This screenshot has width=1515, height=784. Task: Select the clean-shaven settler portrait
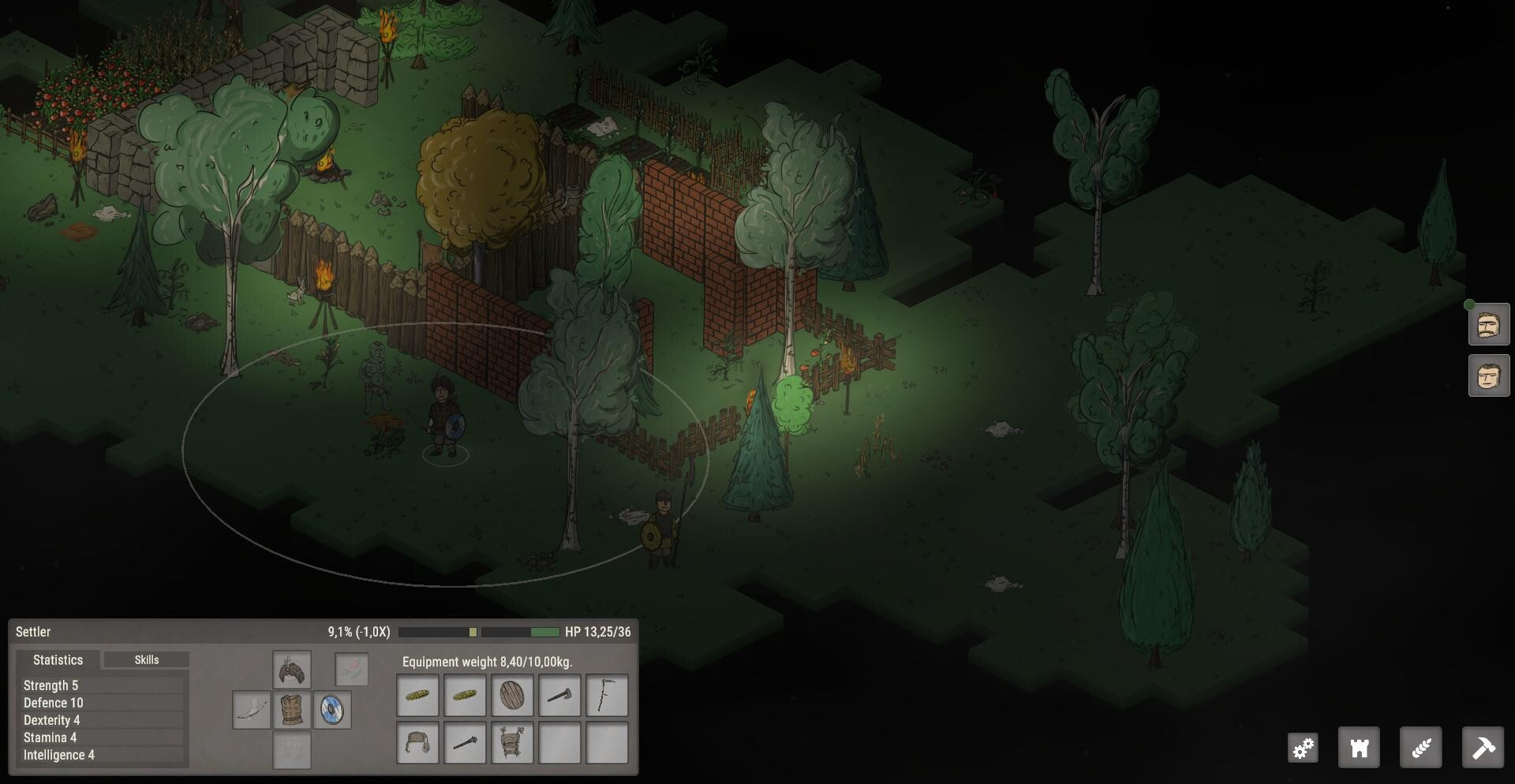click(x=1489, y=376)
